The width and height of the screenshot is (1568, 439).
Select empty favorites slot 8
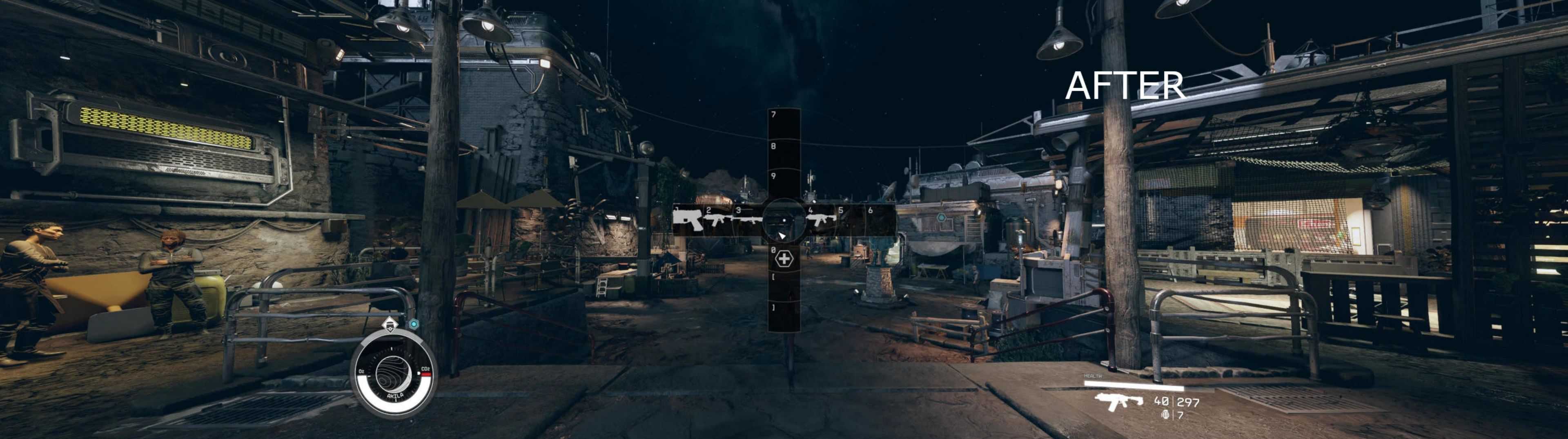pos(784,155)
